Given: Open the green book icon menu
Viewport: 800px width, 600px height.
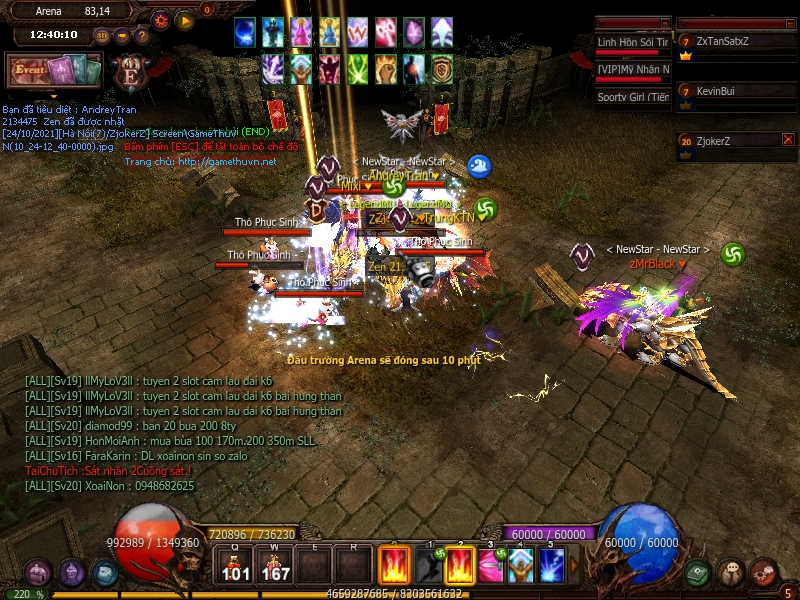Looking at the screenshot, I should (x=698, y=573).
